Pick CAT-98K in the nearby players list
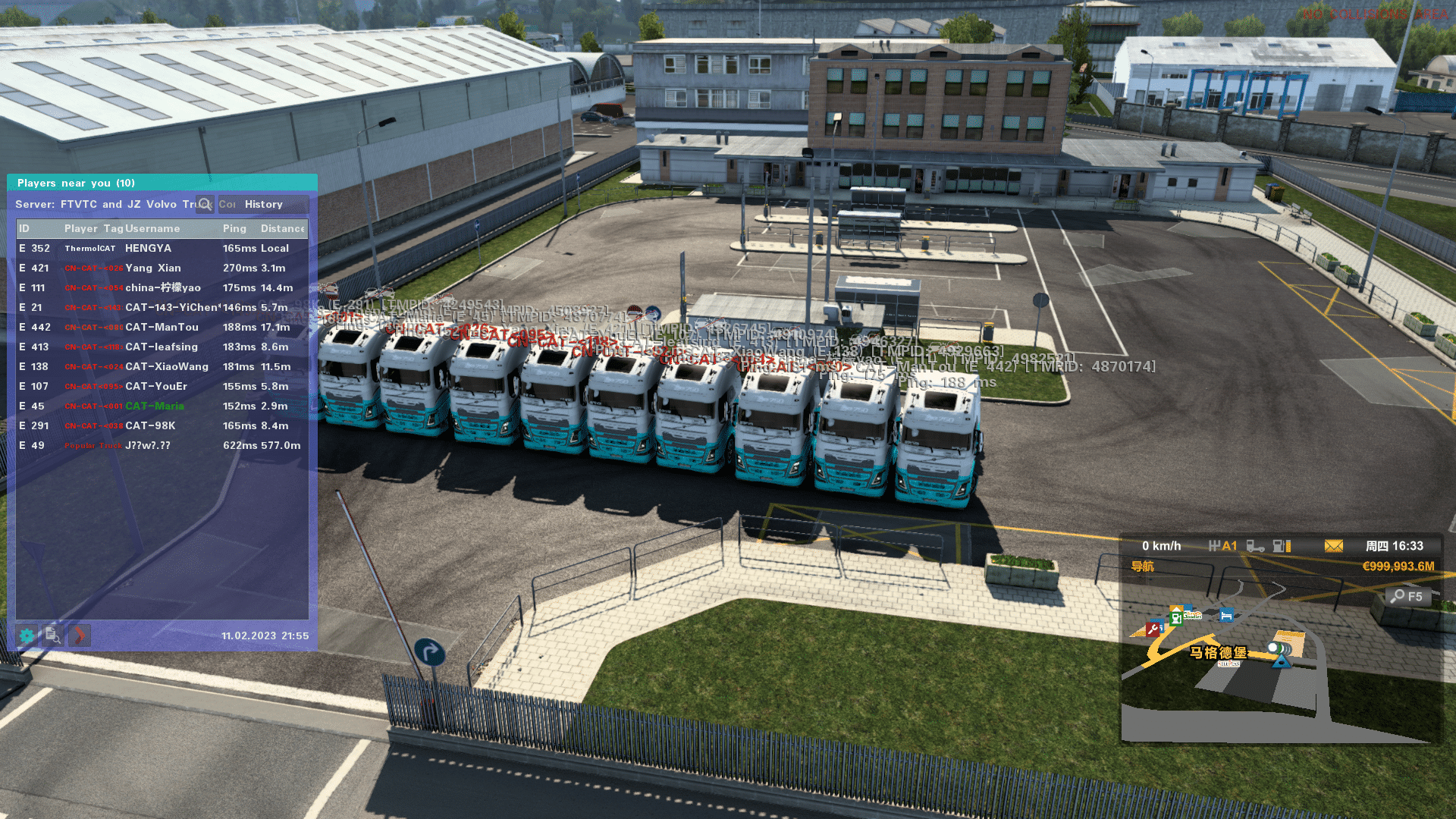 coord(150,426)
